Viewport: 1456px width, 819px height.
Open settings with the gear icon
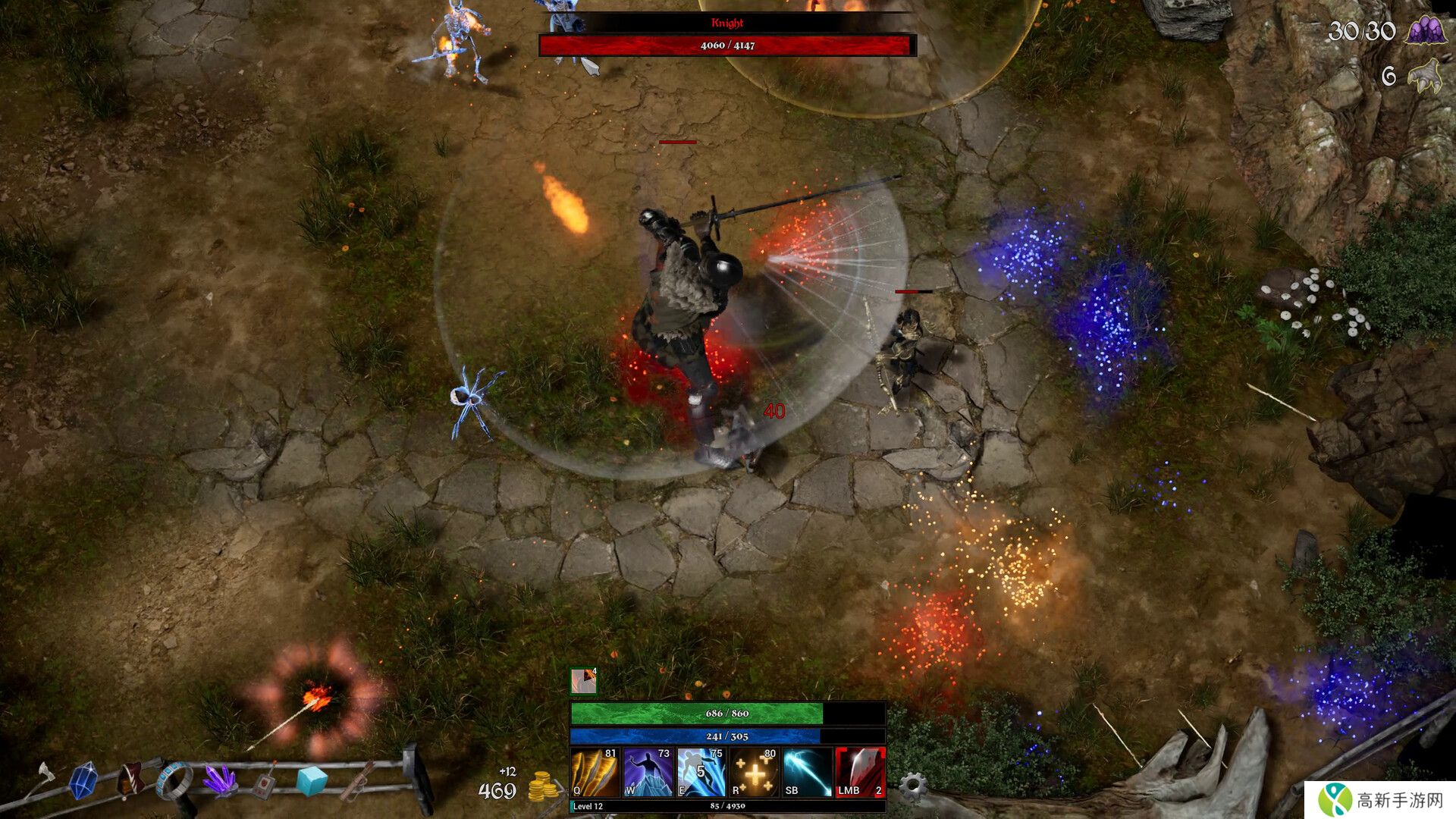point(912,786)
